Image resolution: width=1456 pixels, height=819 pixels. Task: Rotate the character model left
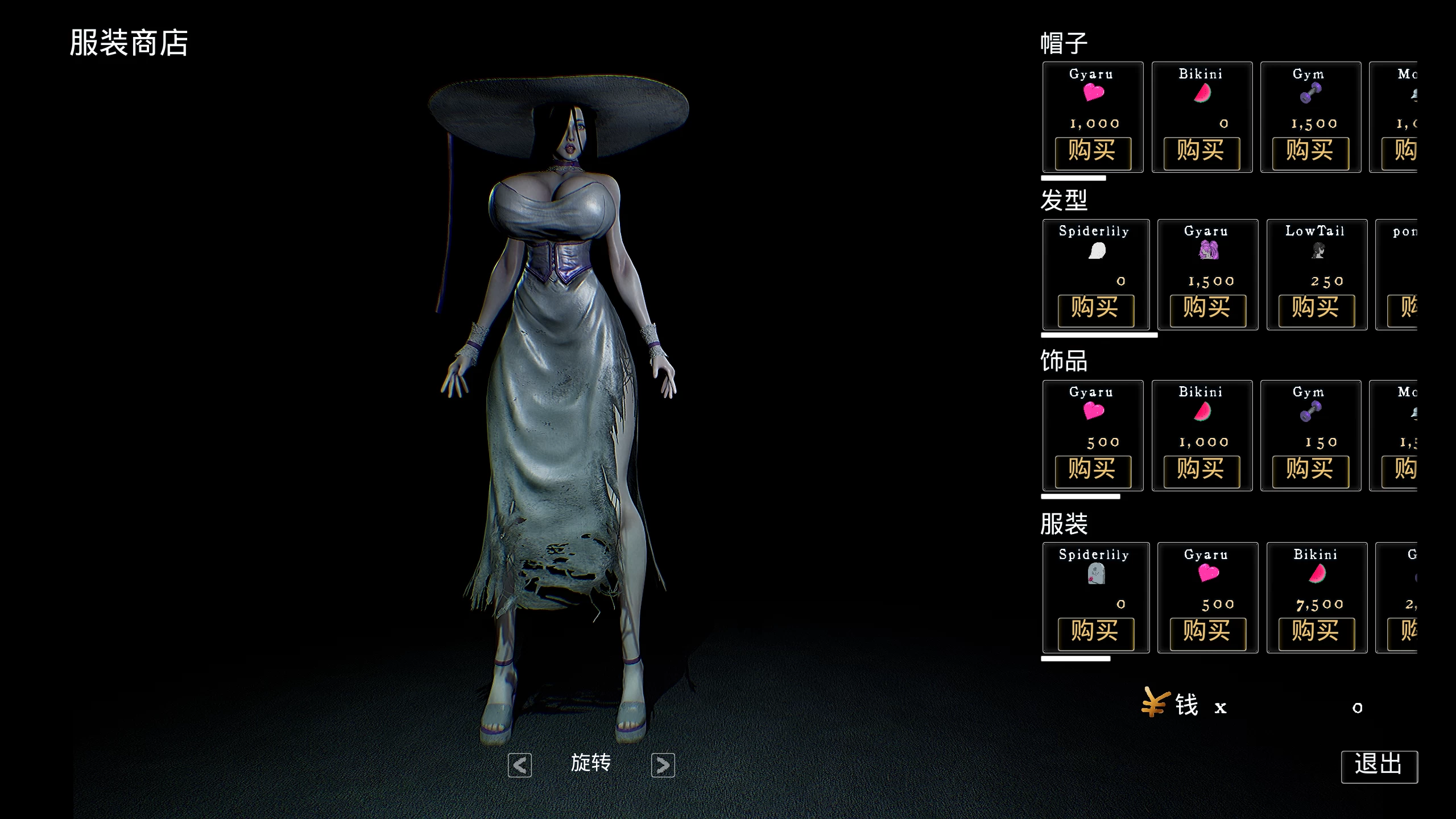519,765
